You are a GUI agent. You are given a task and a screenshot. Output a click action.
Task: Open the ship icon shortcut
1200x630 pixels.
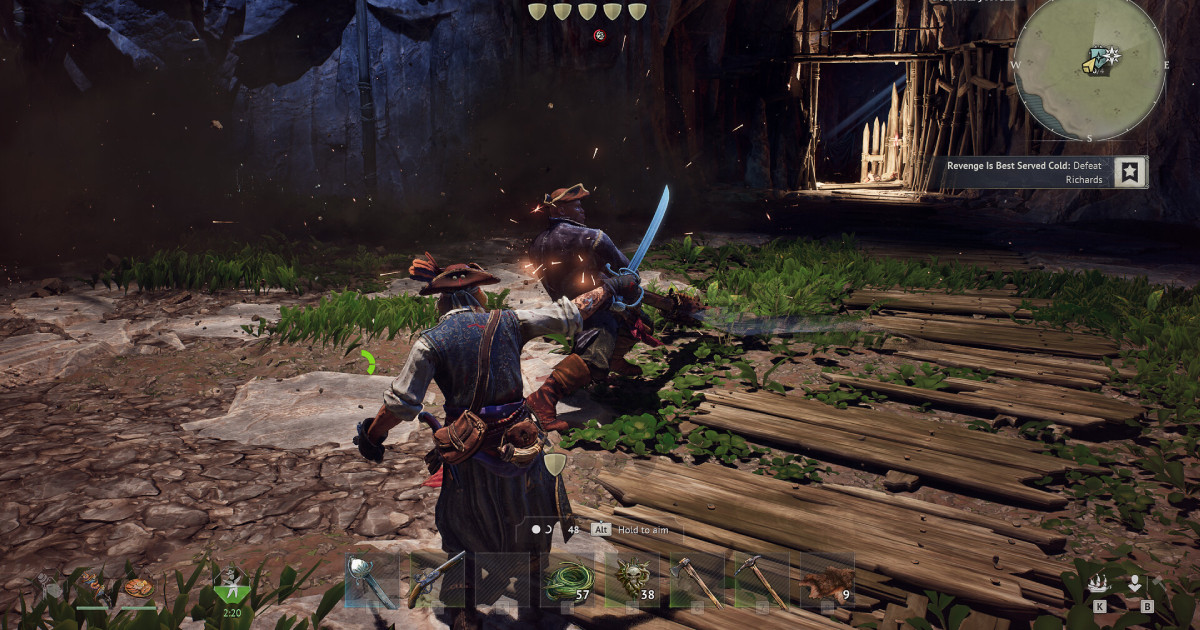click(1099, 583)
